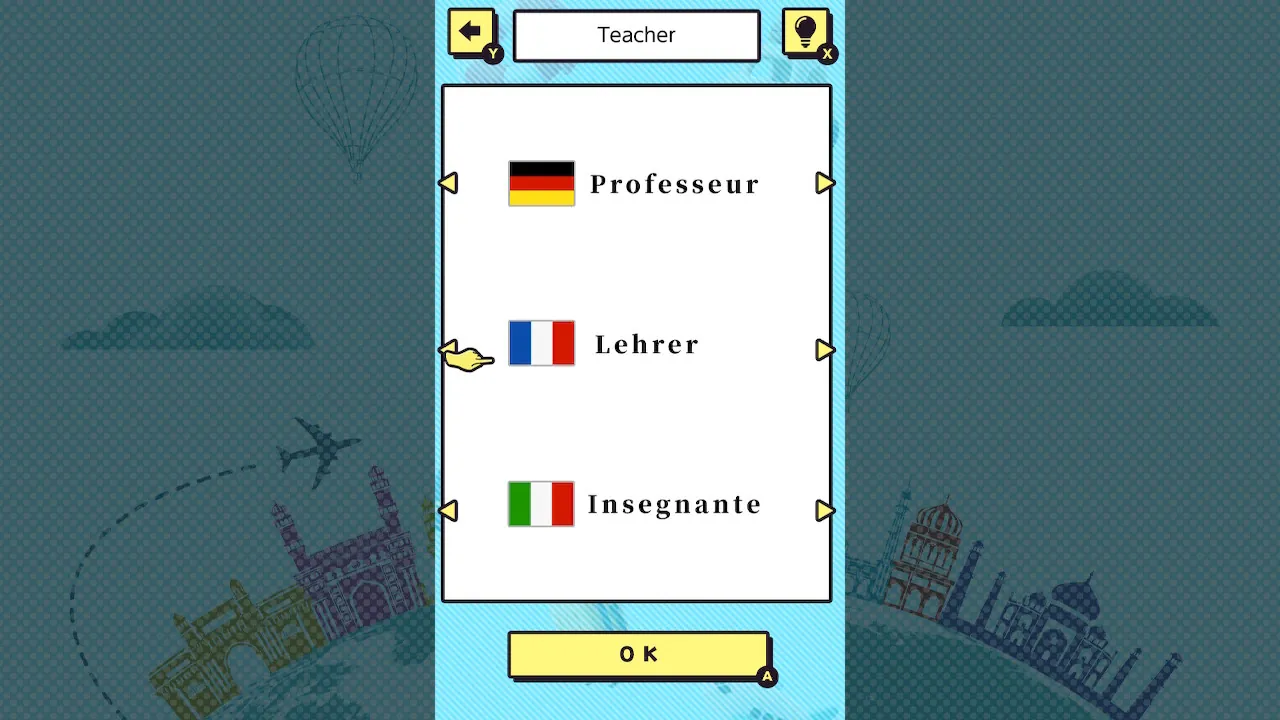This screenshot has height=720, width=1280.
Task: Click the Italian flag next to Insegnante
Action: tap(541, 503)
